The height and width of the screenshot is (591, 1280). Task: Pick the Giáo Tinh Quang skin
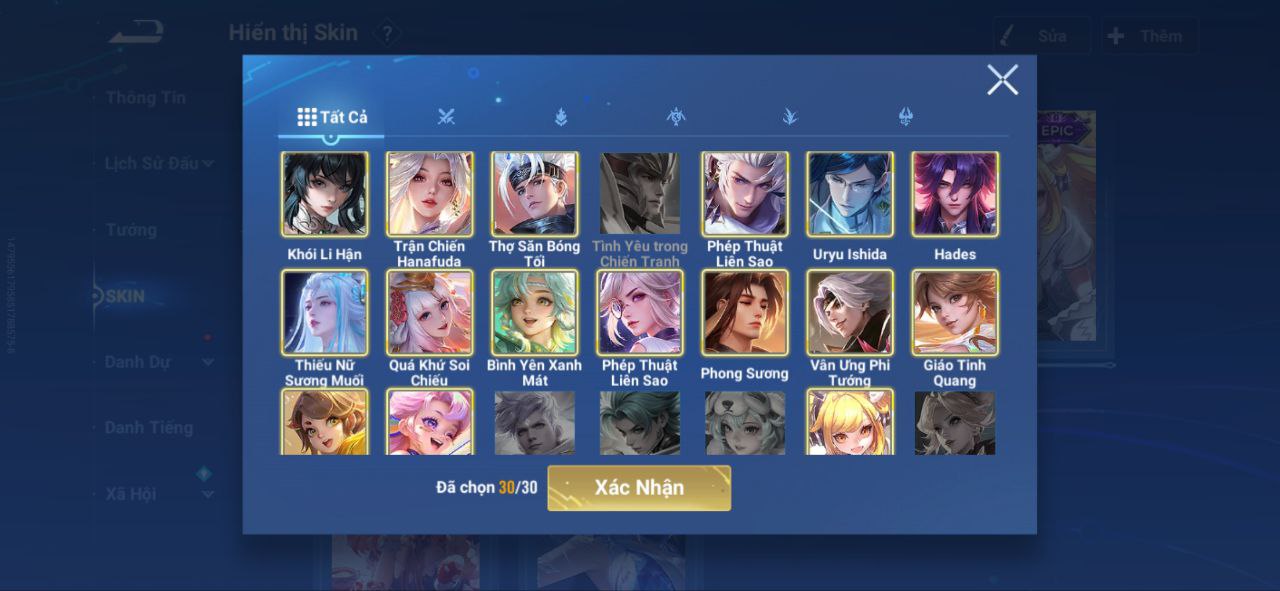(954, 312)
